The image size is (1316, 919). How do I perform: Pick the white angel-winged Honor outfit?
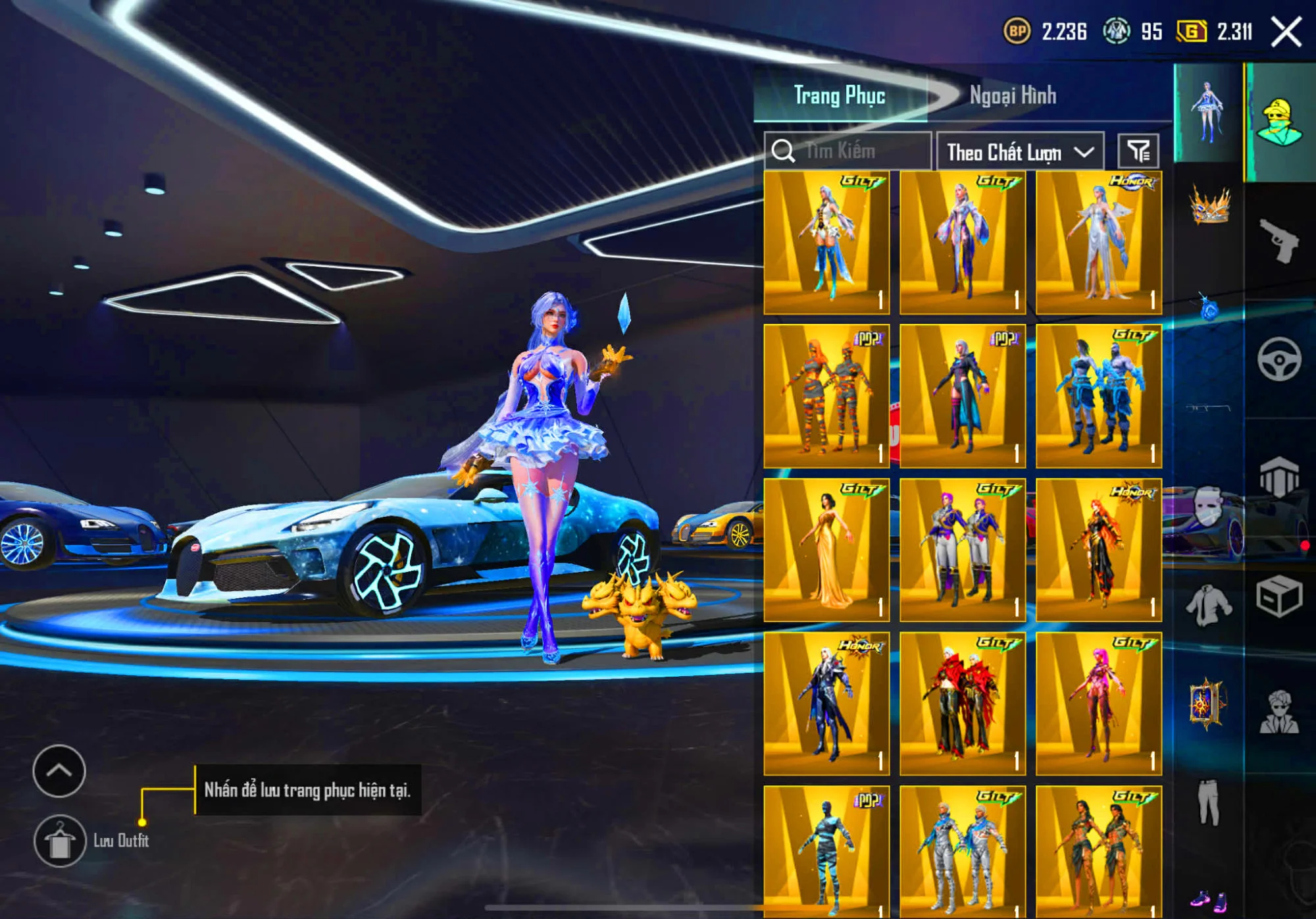1098,242
